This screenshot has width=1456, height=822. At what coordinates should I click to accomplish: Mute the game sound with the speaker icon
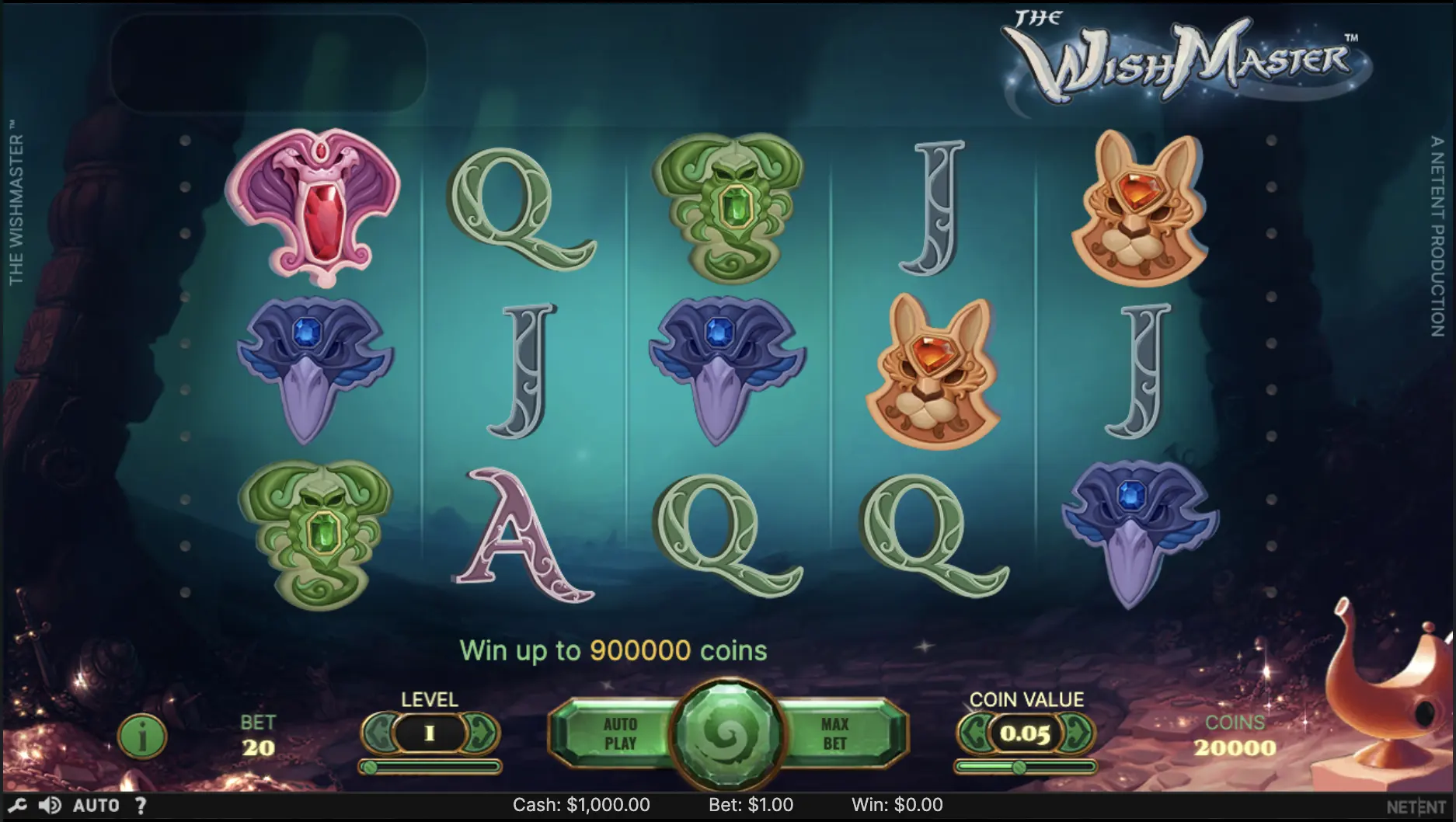click(x=50, y=806)
